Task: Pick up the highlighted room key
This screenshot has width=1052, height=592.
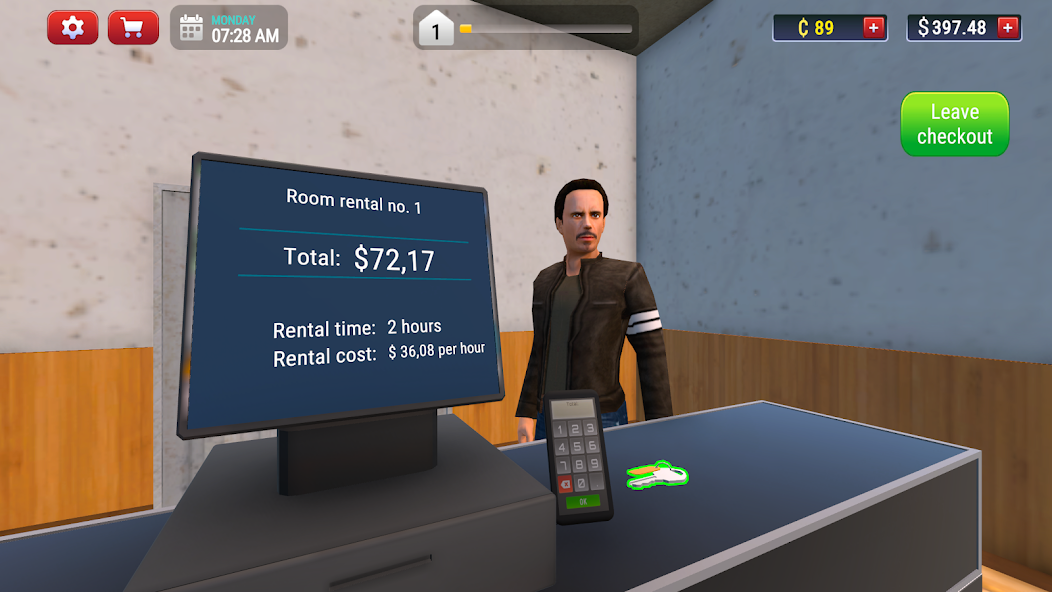Action: point(657,474)
